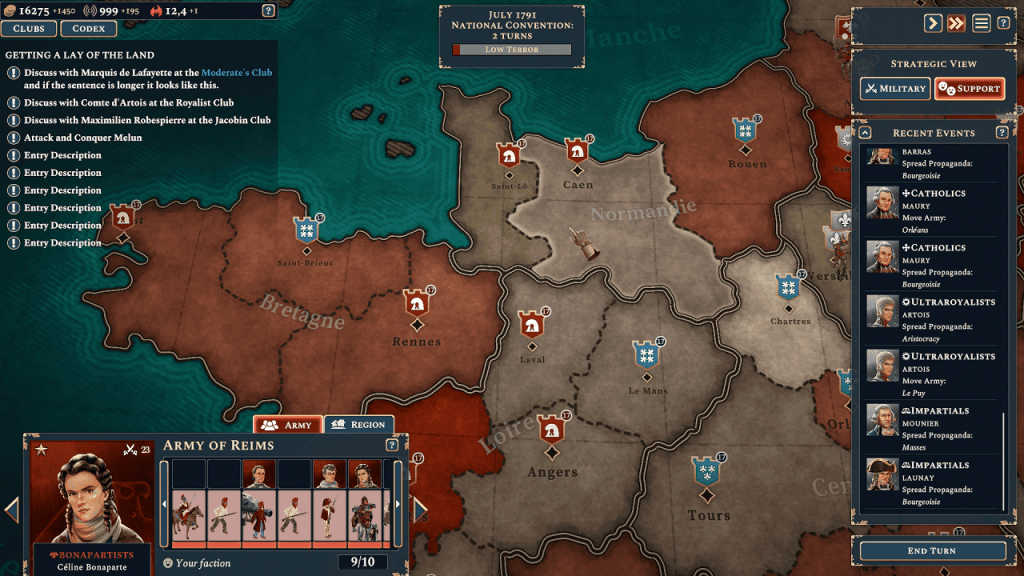The width and height of the screenshot is (1024, 576).
Task: Click the End Turn button
Action: tap(931, 551)
